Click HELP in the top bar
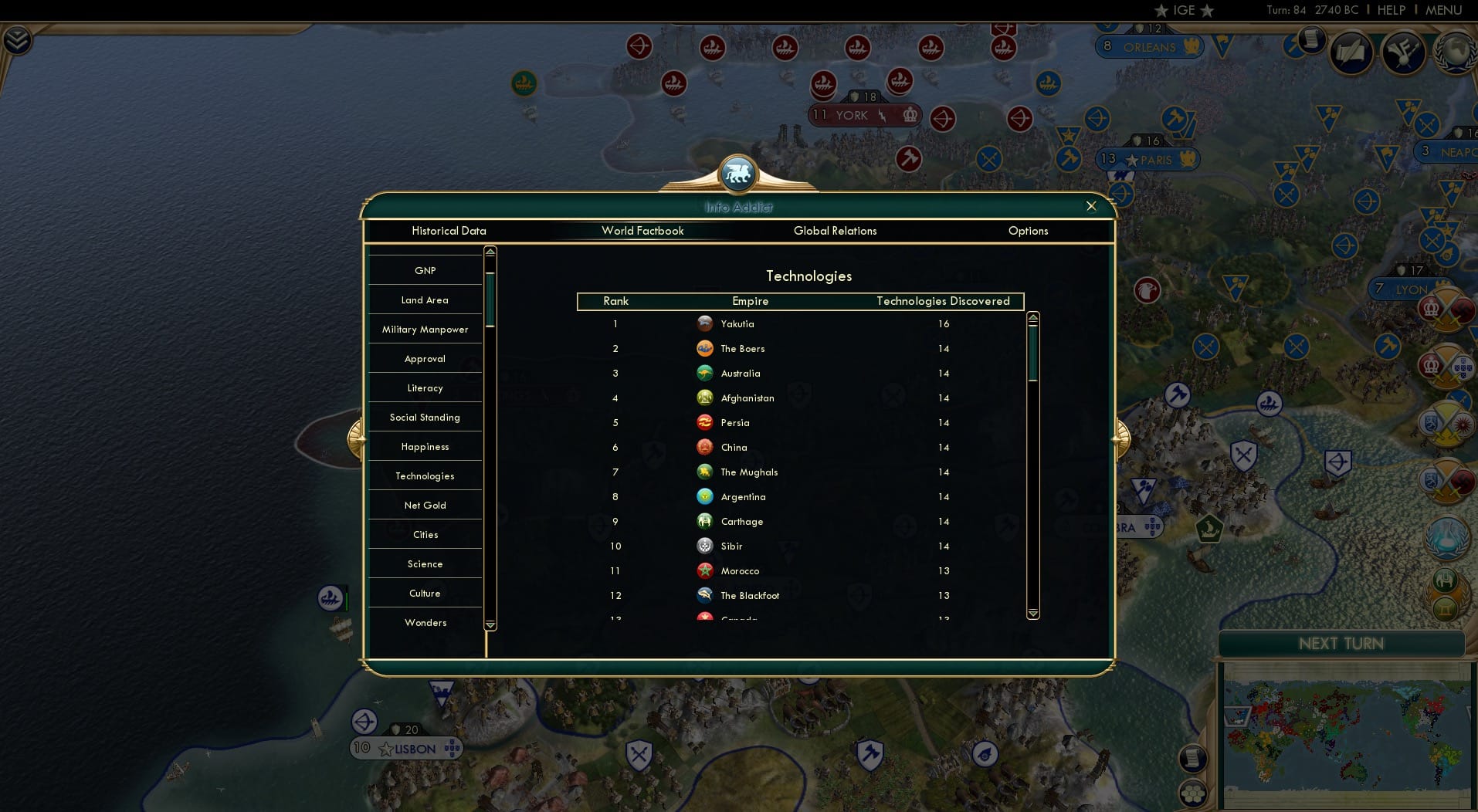 pyautogui.click(x=1390, y=10)
